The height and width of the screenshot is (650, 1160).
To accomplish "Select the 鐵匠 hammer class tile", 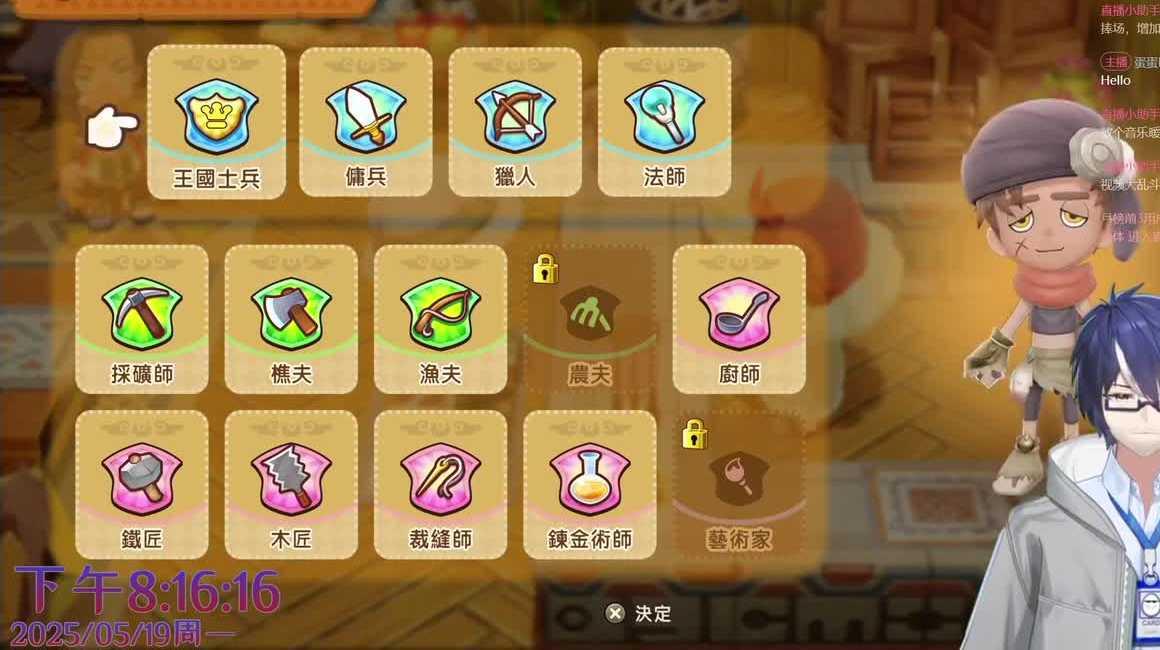I will click(142, 484).
